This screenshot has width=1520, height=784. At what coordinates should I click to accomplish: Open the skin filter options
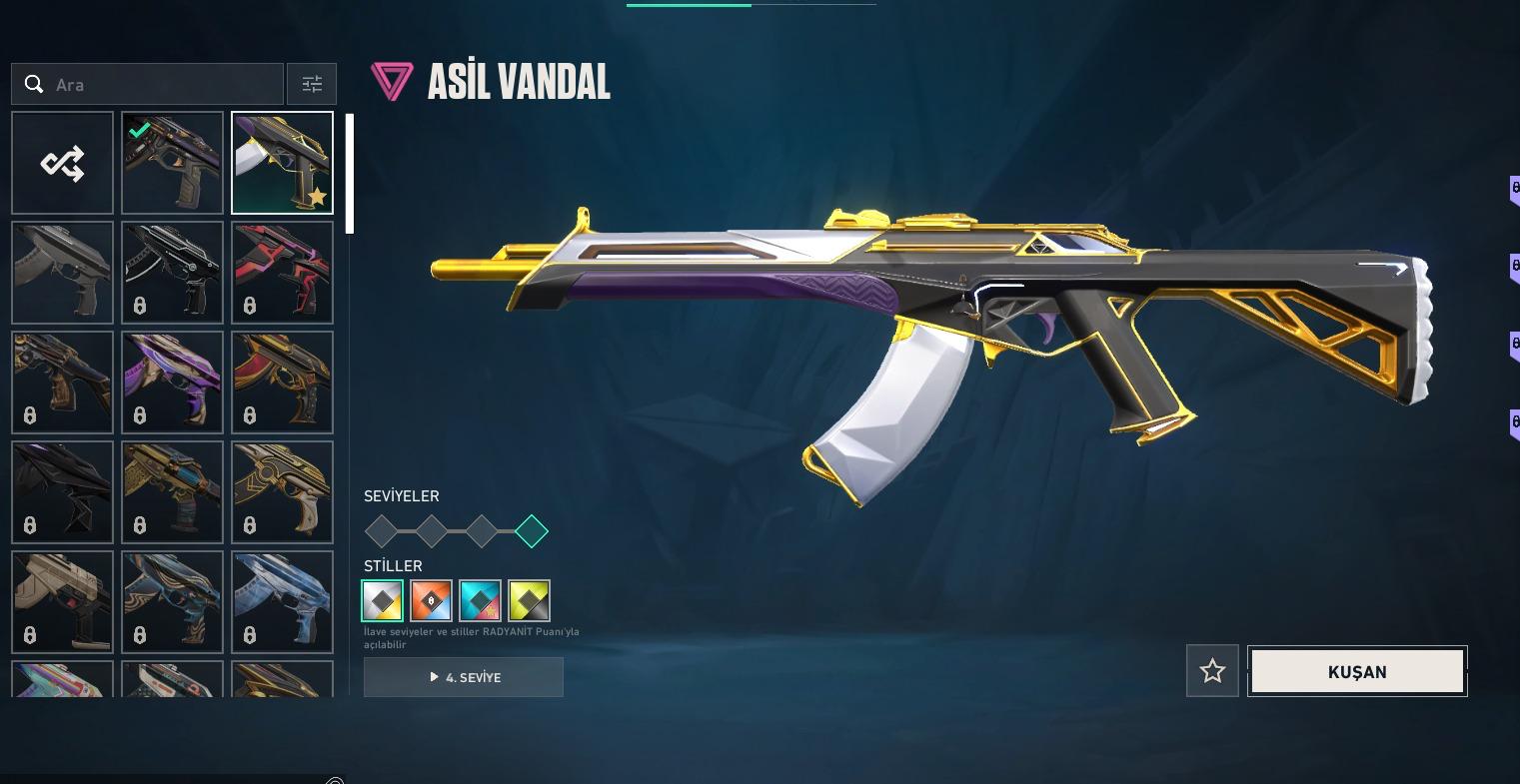coord(312,85)
